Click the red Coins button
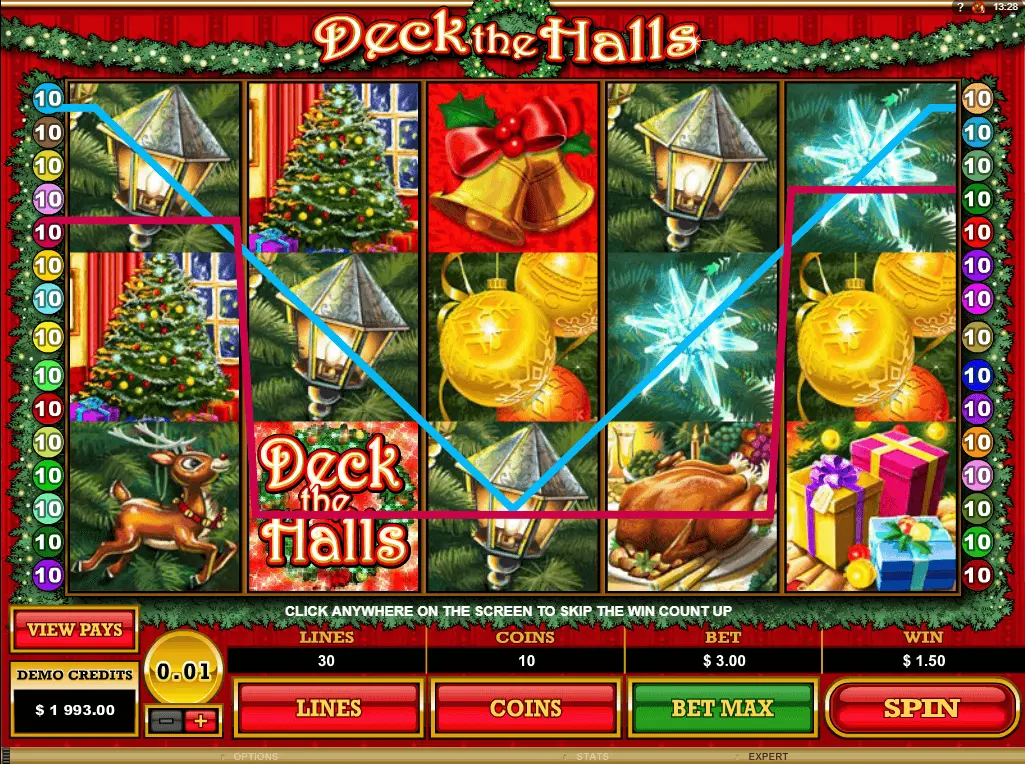 click(x=526, y=708)
